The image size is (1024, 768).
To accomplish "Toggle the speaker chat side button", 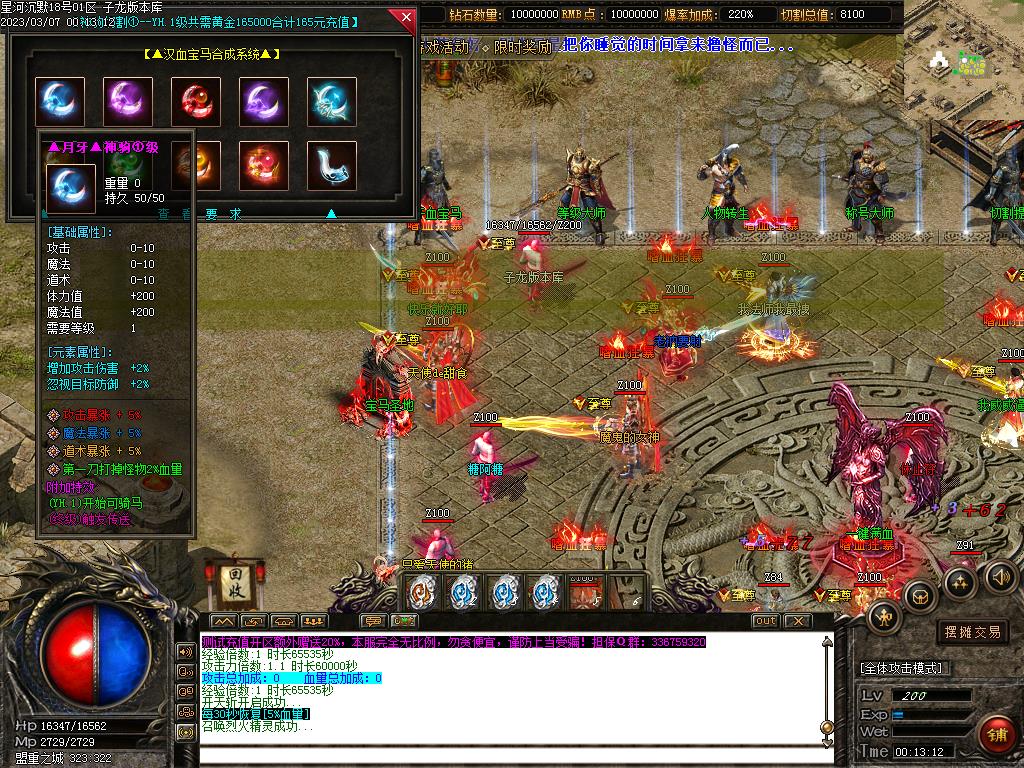I will pyautogui.click(x=186, y=651).
